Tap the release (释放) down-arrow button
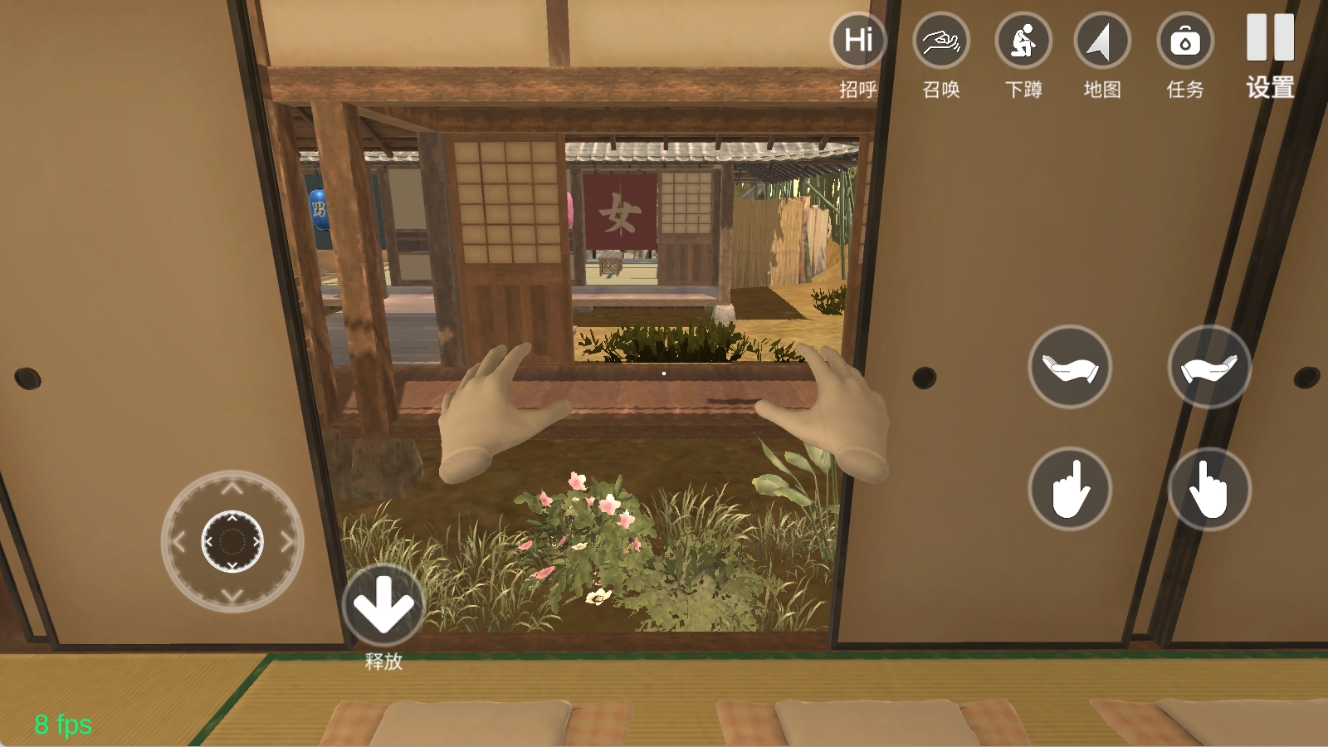 pyautogui.click(x=384, y=605)
